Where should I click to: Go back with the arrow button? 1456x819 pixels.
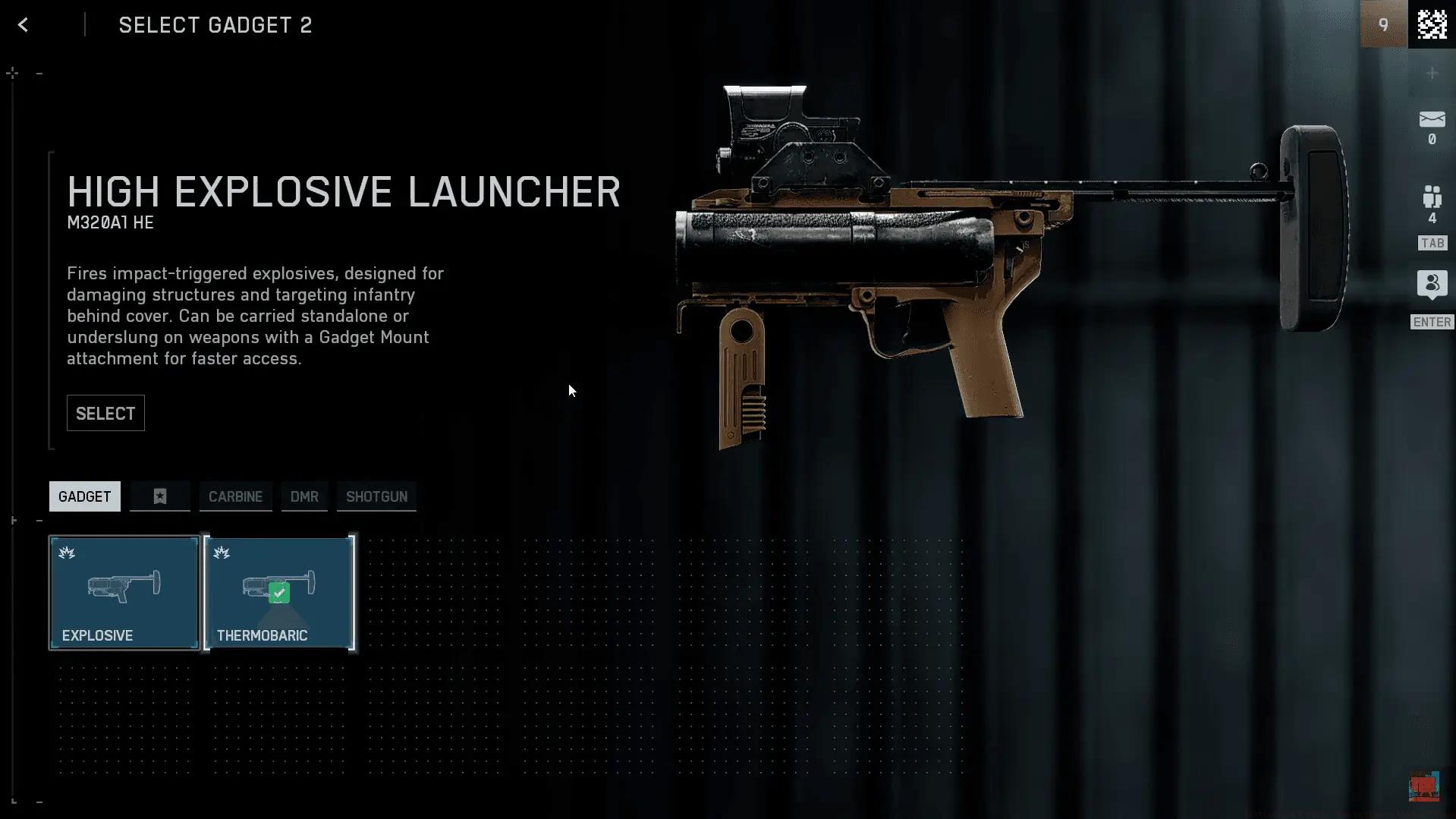pyautogui.click(x=24, y=25)
